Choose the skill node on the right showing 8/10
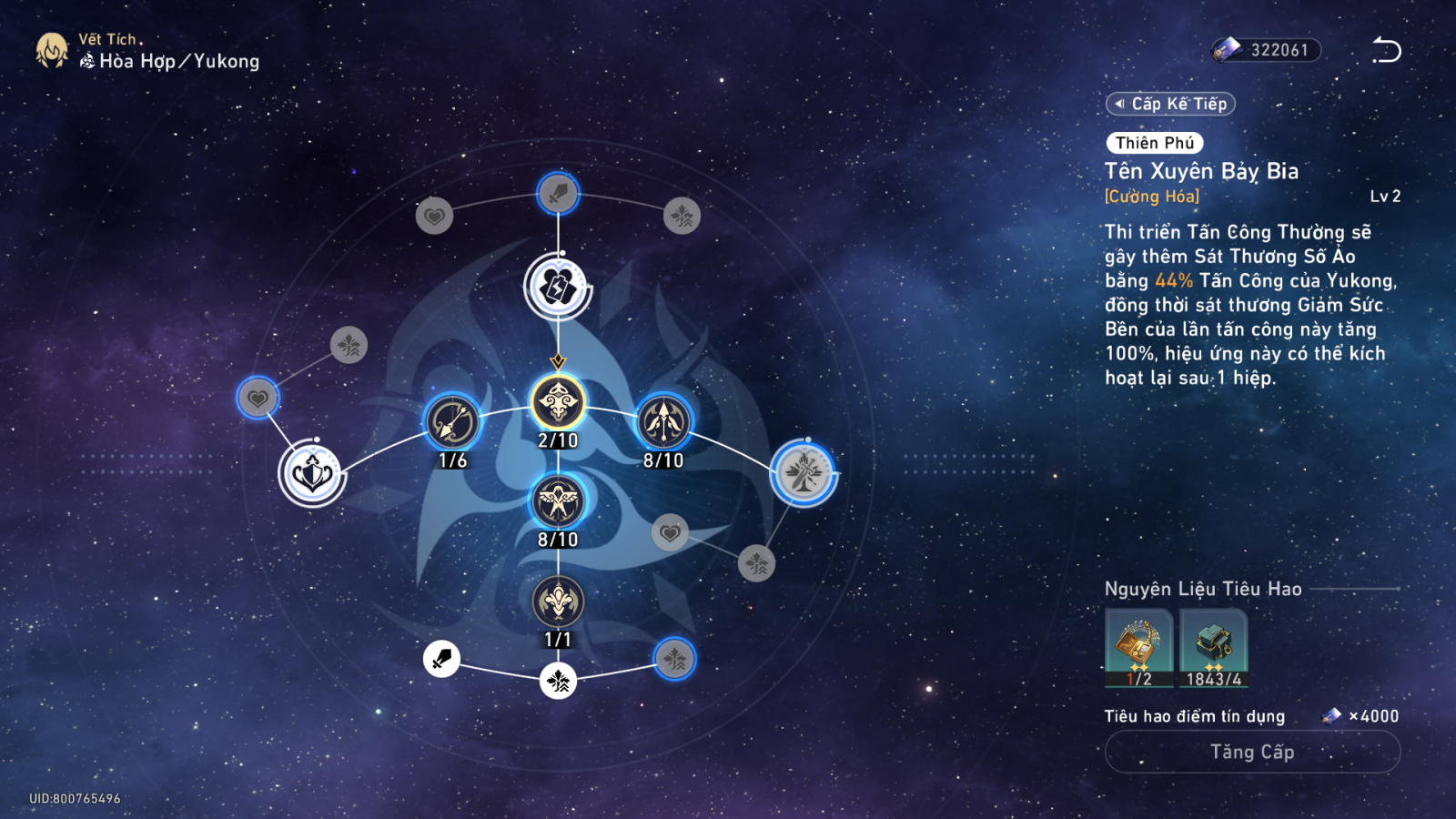This screenshot has width=1456, height=819. [x=663, y=422]
